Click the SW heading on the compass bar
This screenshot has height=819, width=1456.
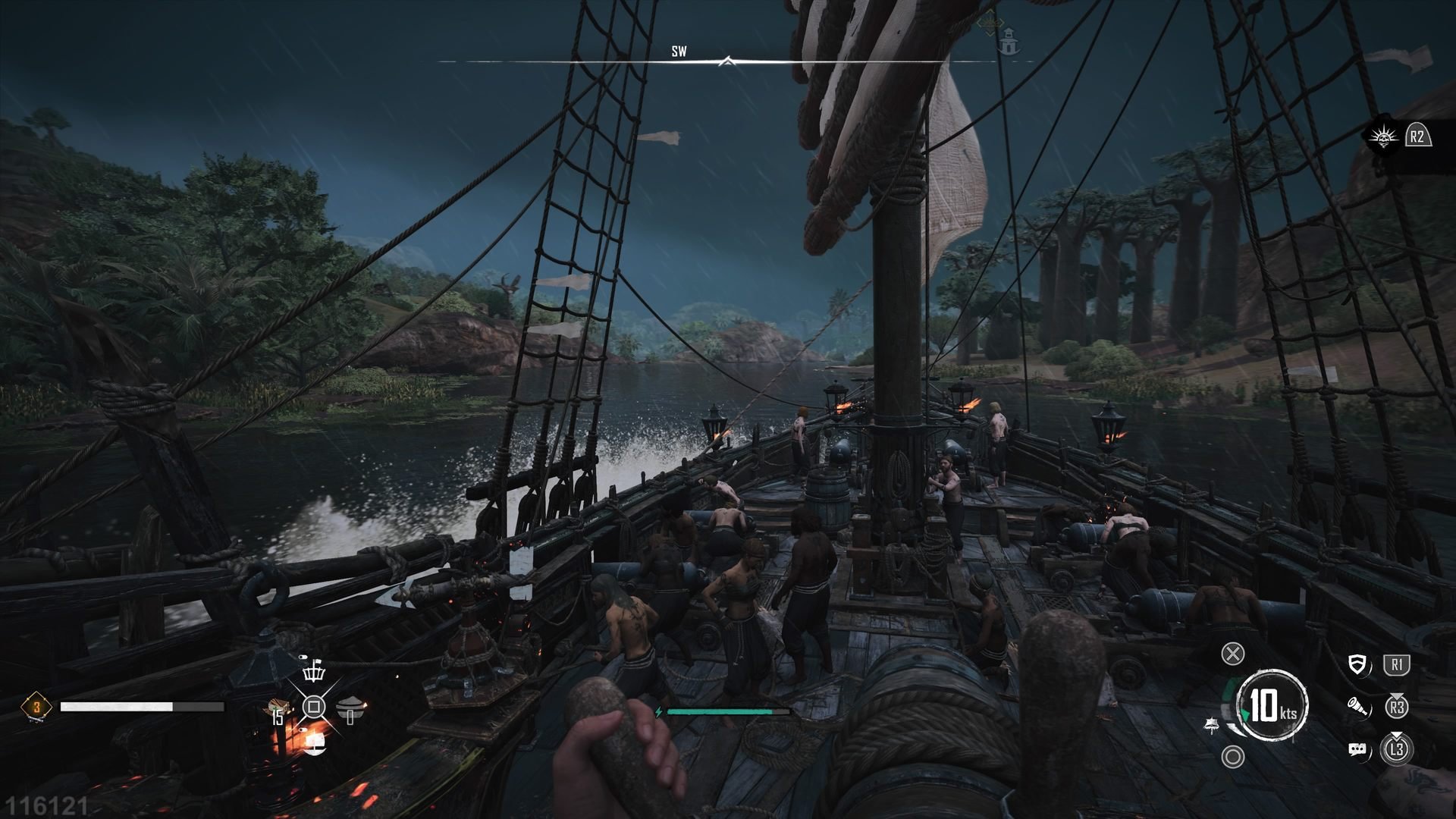tap(679, 52)
